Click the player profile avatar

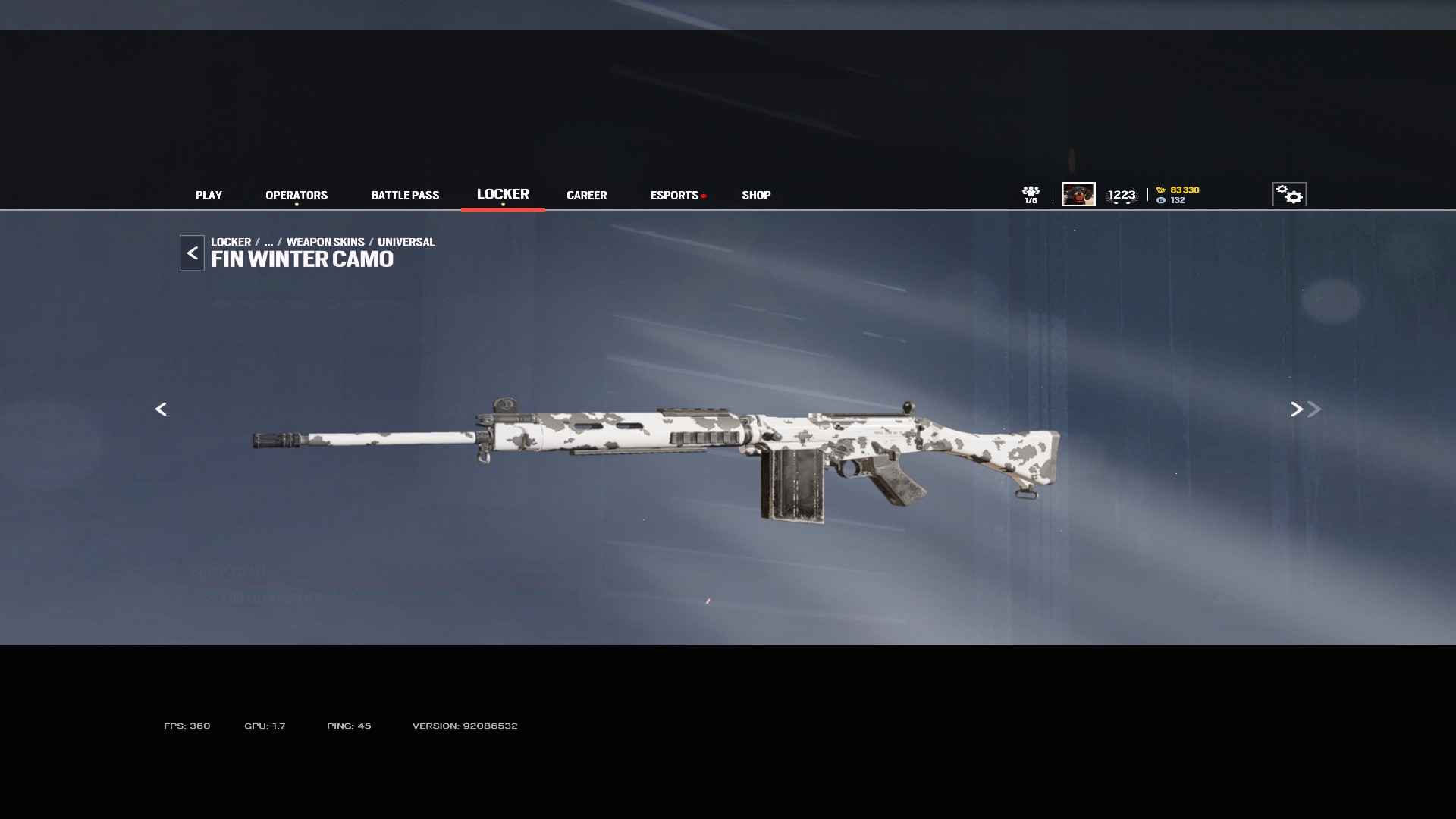click(1078, 194)
